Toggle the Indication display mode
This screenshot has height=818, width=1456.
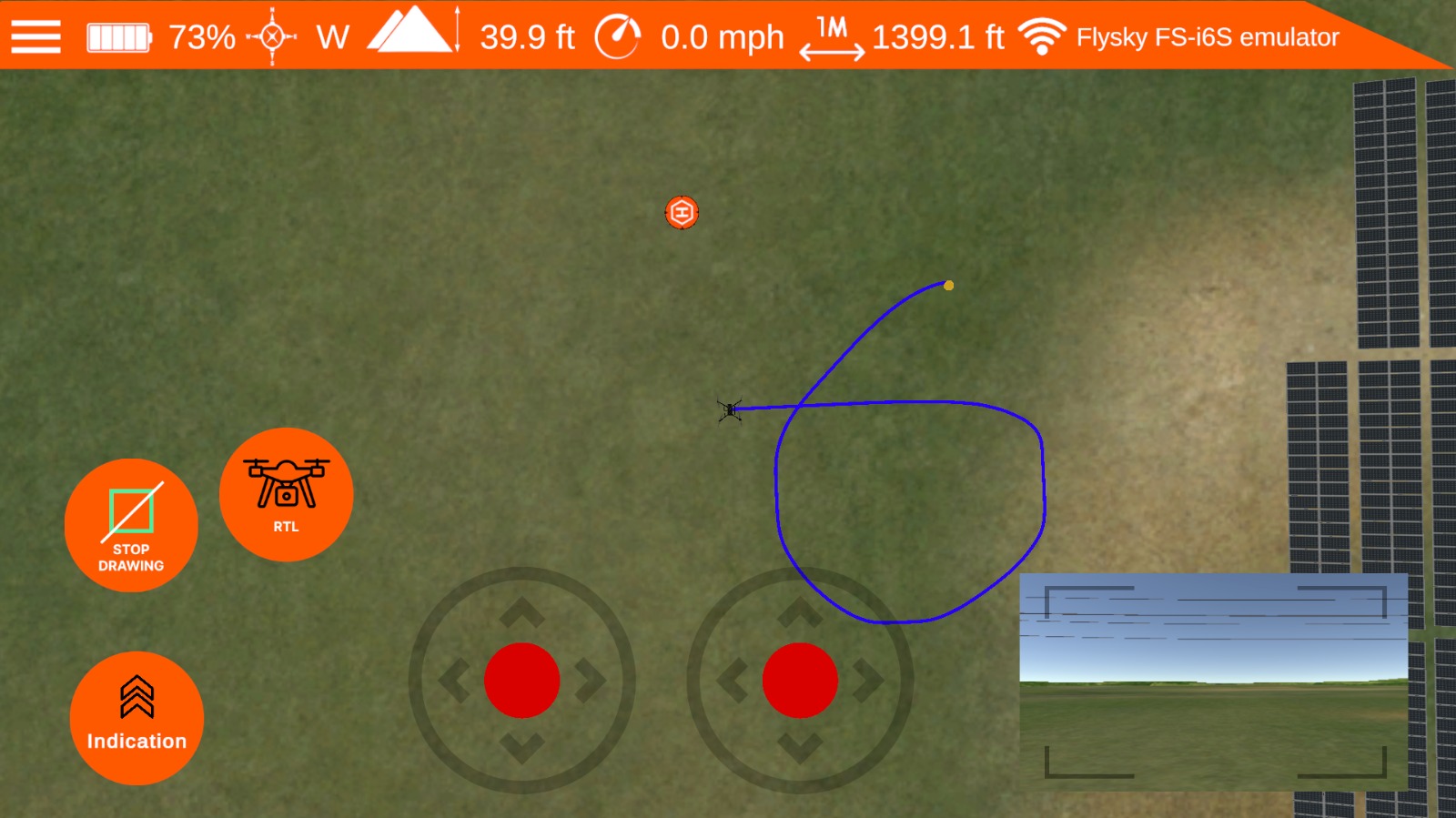(x=136, y=718)
